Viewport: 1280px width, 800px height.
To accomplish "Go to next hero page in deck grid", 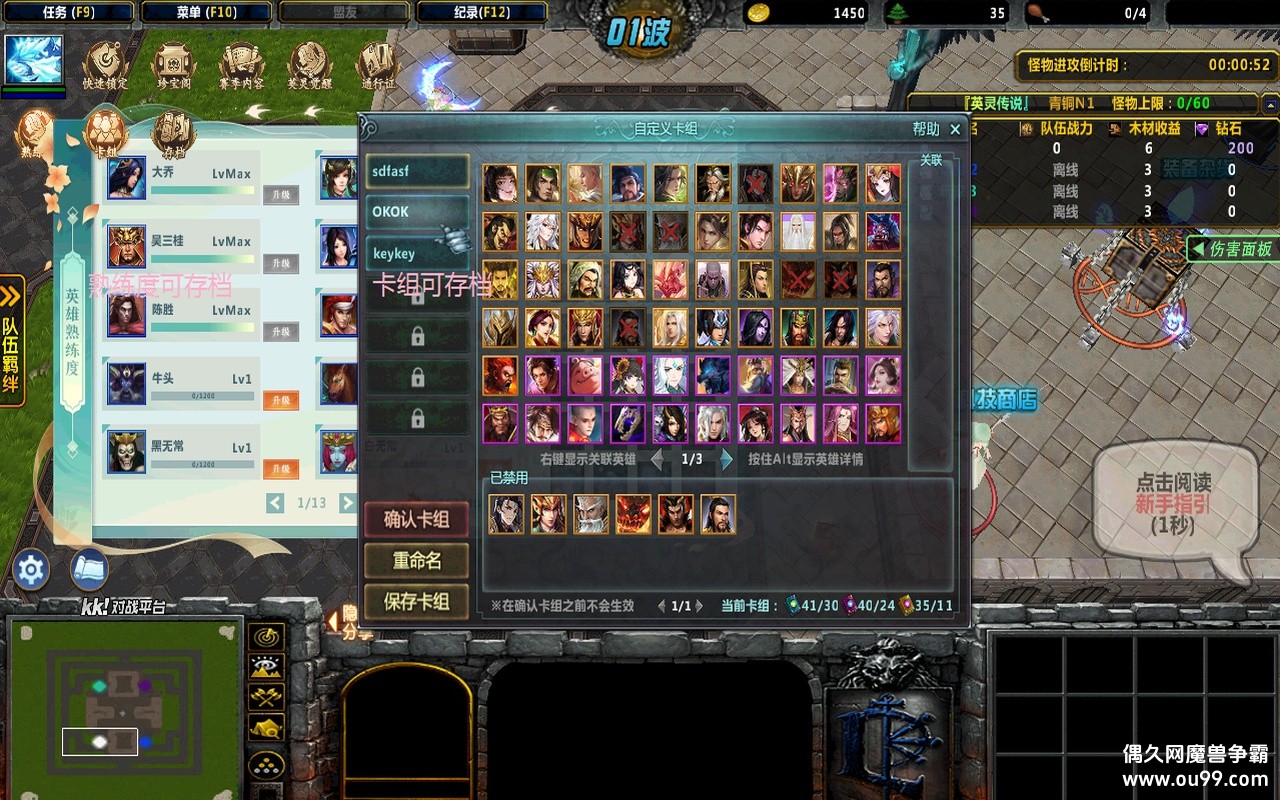I will tap(727, 459).
